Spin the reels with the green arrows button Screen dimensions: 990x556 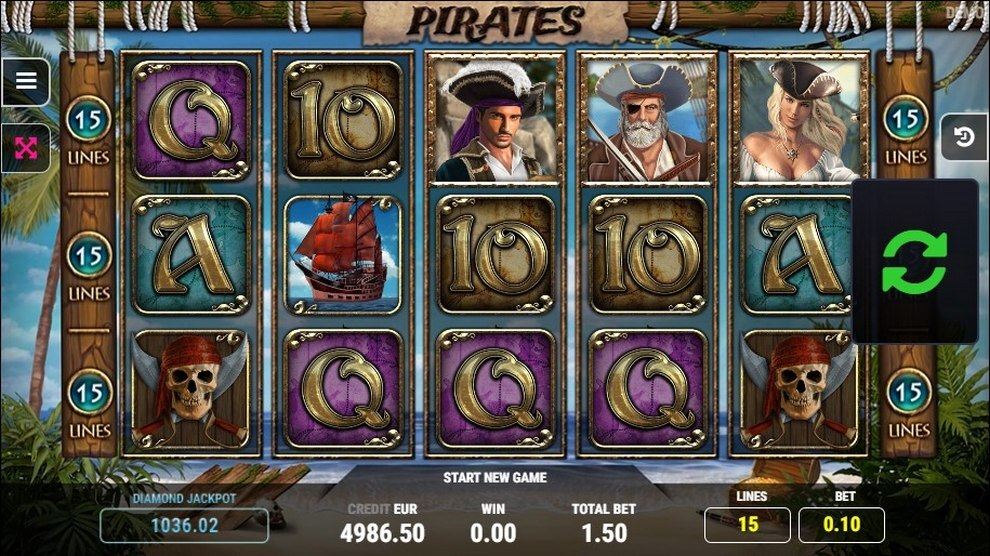pos(914,262)
